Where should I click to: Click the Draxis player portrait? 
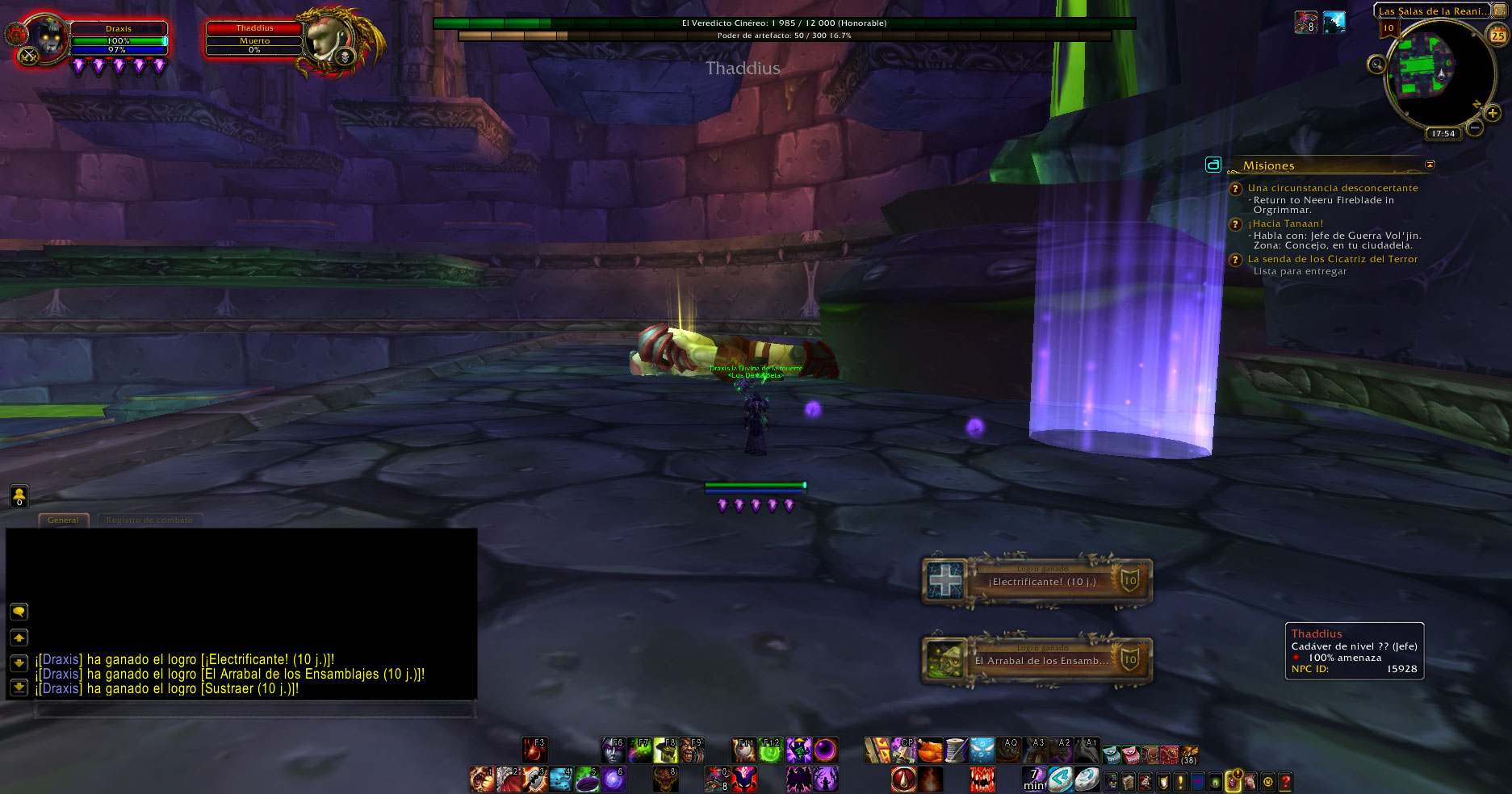(46, 38)
